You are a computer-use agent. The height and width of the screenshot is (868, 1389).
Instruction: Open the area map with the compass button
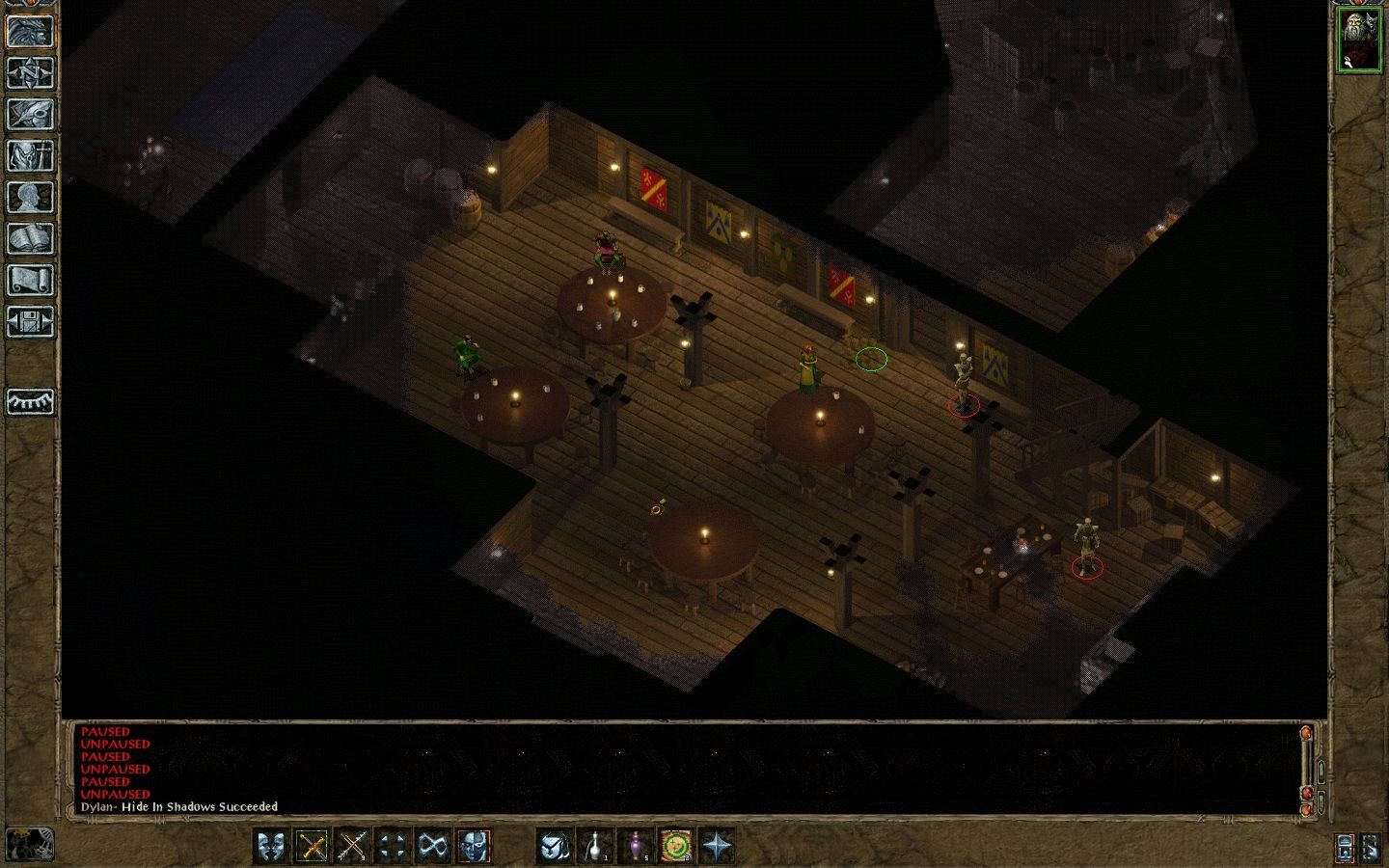tap(30, 72)
